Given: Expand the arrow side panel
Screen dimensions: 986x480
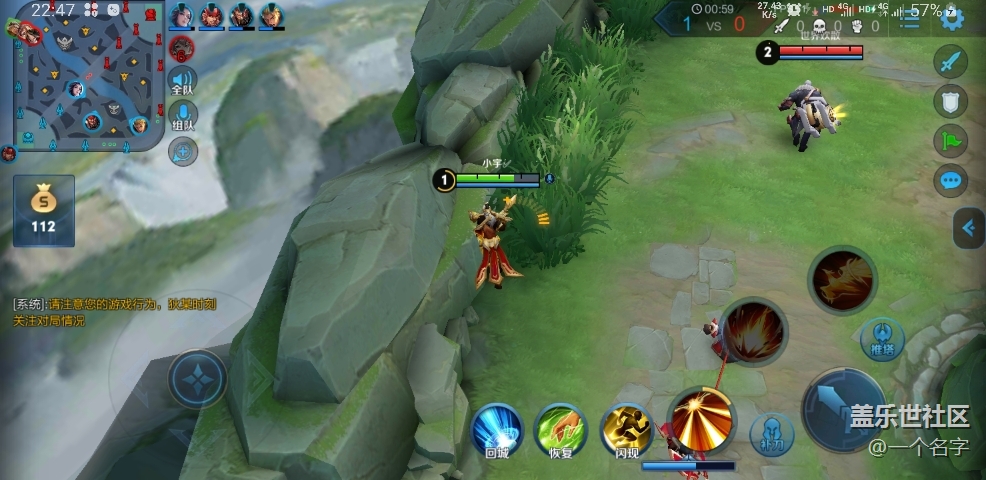Looking at the screenshot, I should pos(968,228).
